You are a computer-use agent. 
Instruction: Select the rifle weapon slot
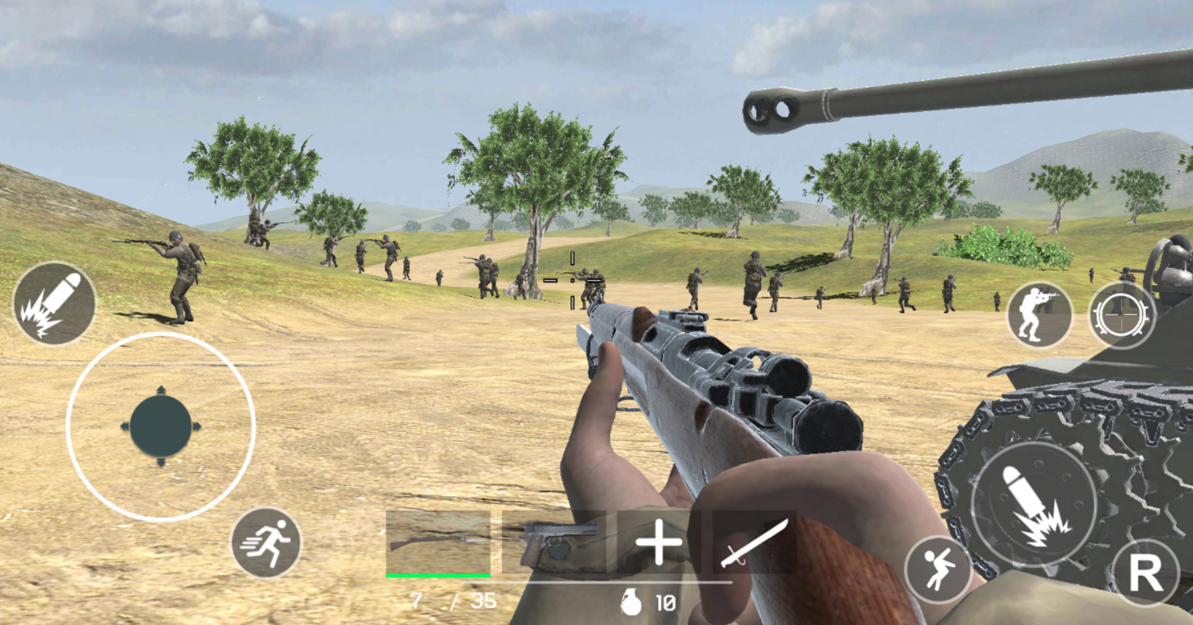coord(438,544)
